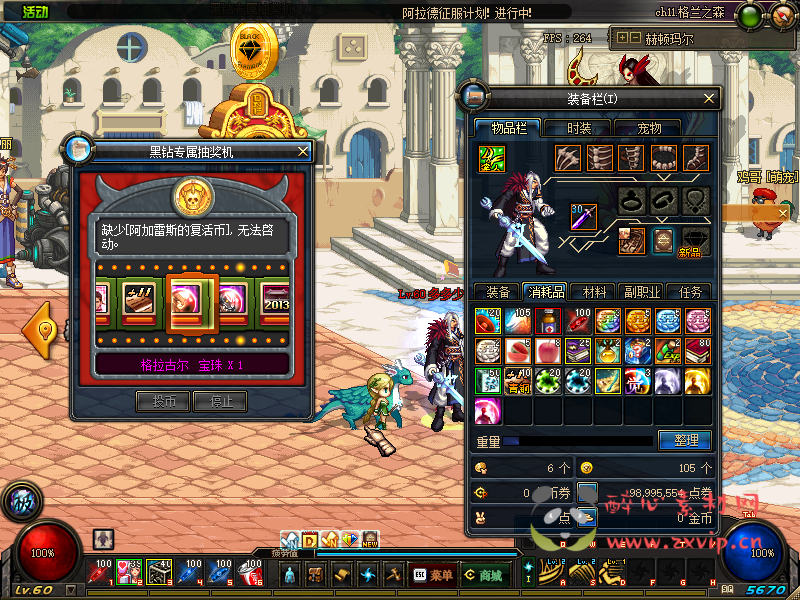Open the 副职业 sub-profession tab
Viewport: 800px width, 600px height.
click(x=641, y=292)
